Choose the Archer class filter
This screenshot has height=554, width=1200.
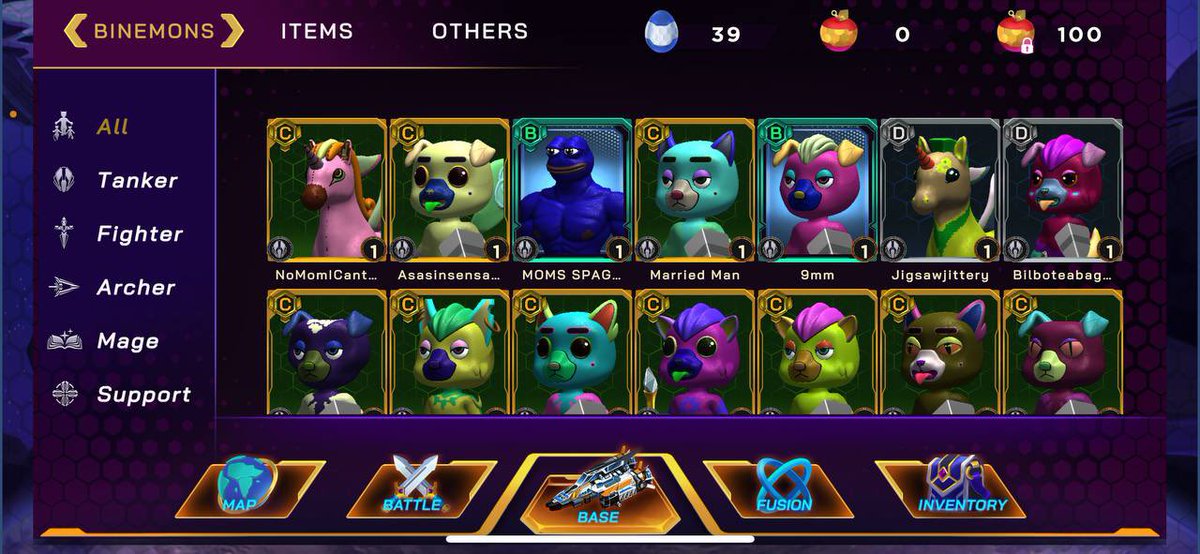(x=135, y=288)
